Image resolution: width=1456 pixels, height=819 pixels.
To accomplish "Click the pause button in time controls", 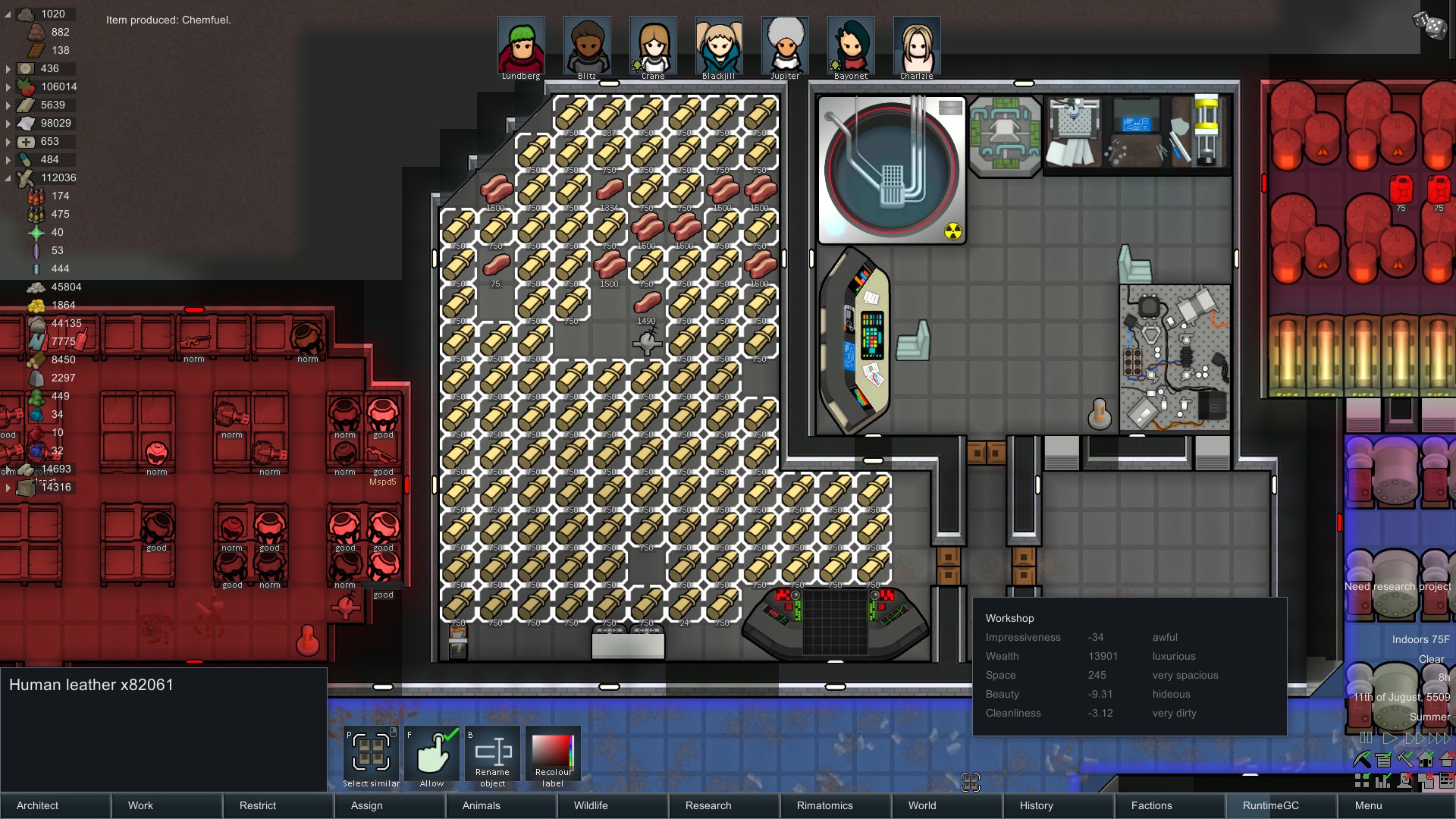I will click(1366, 737).
